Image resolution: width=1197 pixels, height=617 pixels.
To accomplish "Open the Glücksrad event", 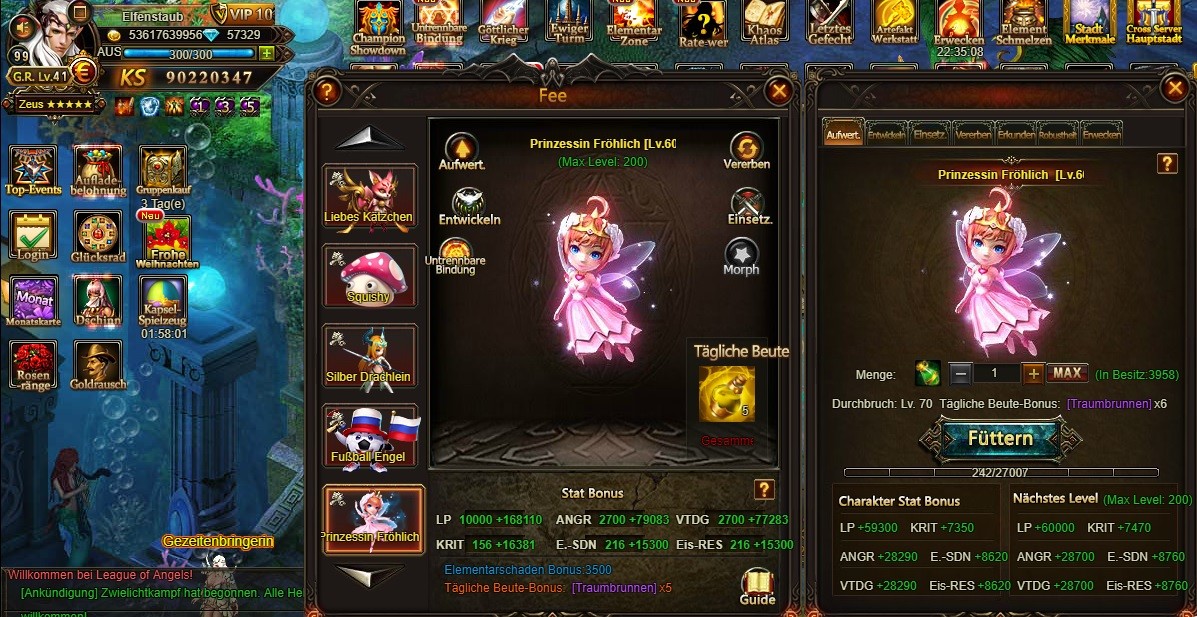I will click(x=96, y=240).
